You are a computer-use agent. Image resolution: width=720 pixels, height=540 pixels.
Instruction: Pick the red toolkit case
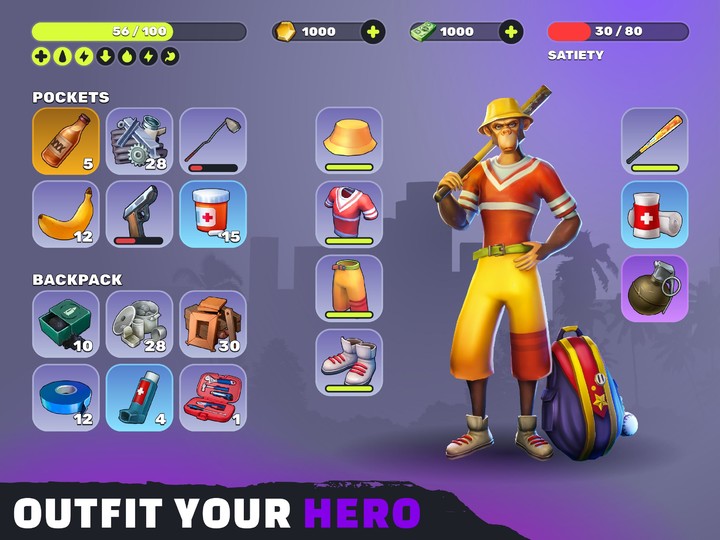tap(213, 397)
